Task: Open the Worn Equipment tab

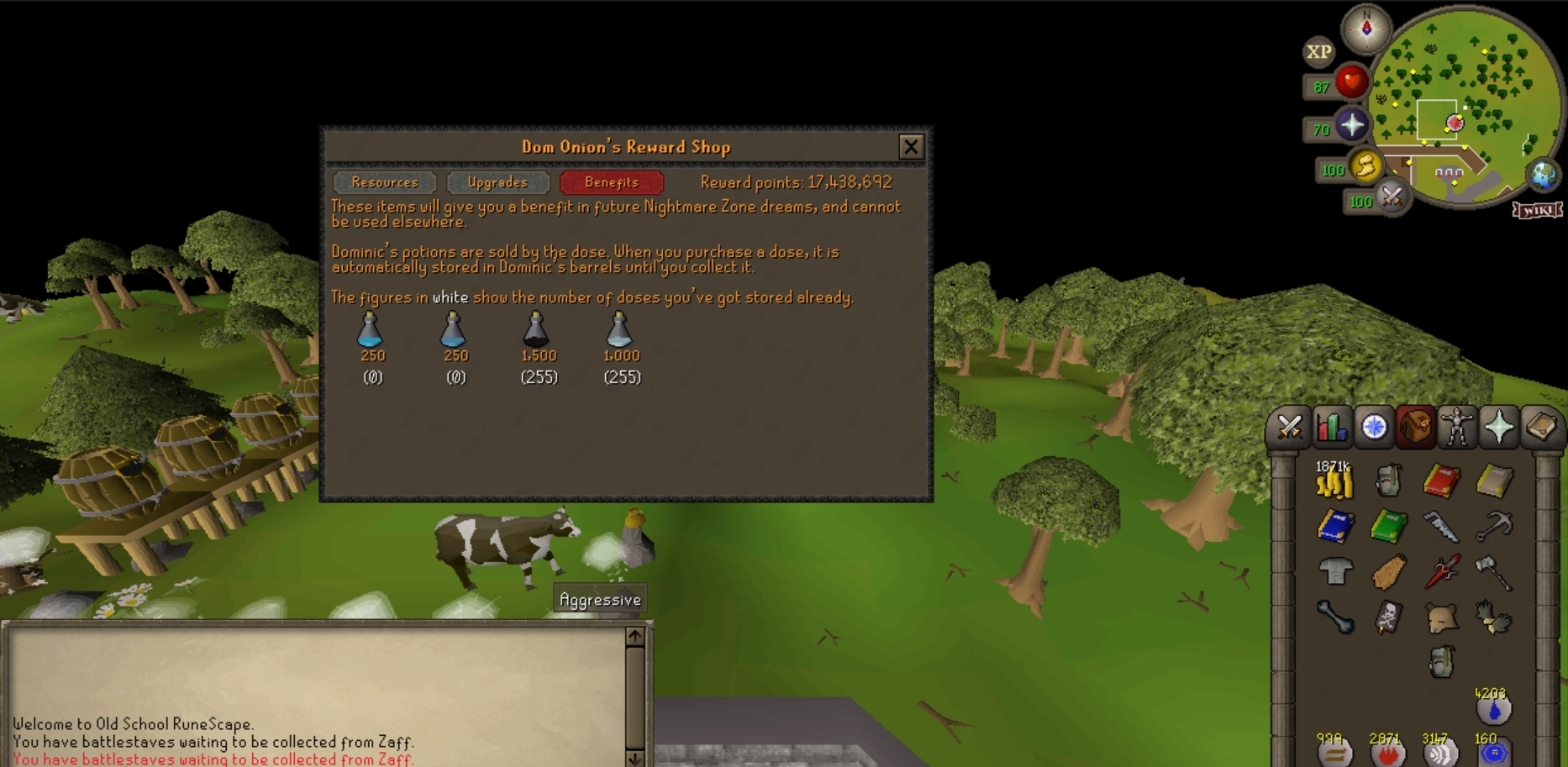Action: pos(1456,428)
